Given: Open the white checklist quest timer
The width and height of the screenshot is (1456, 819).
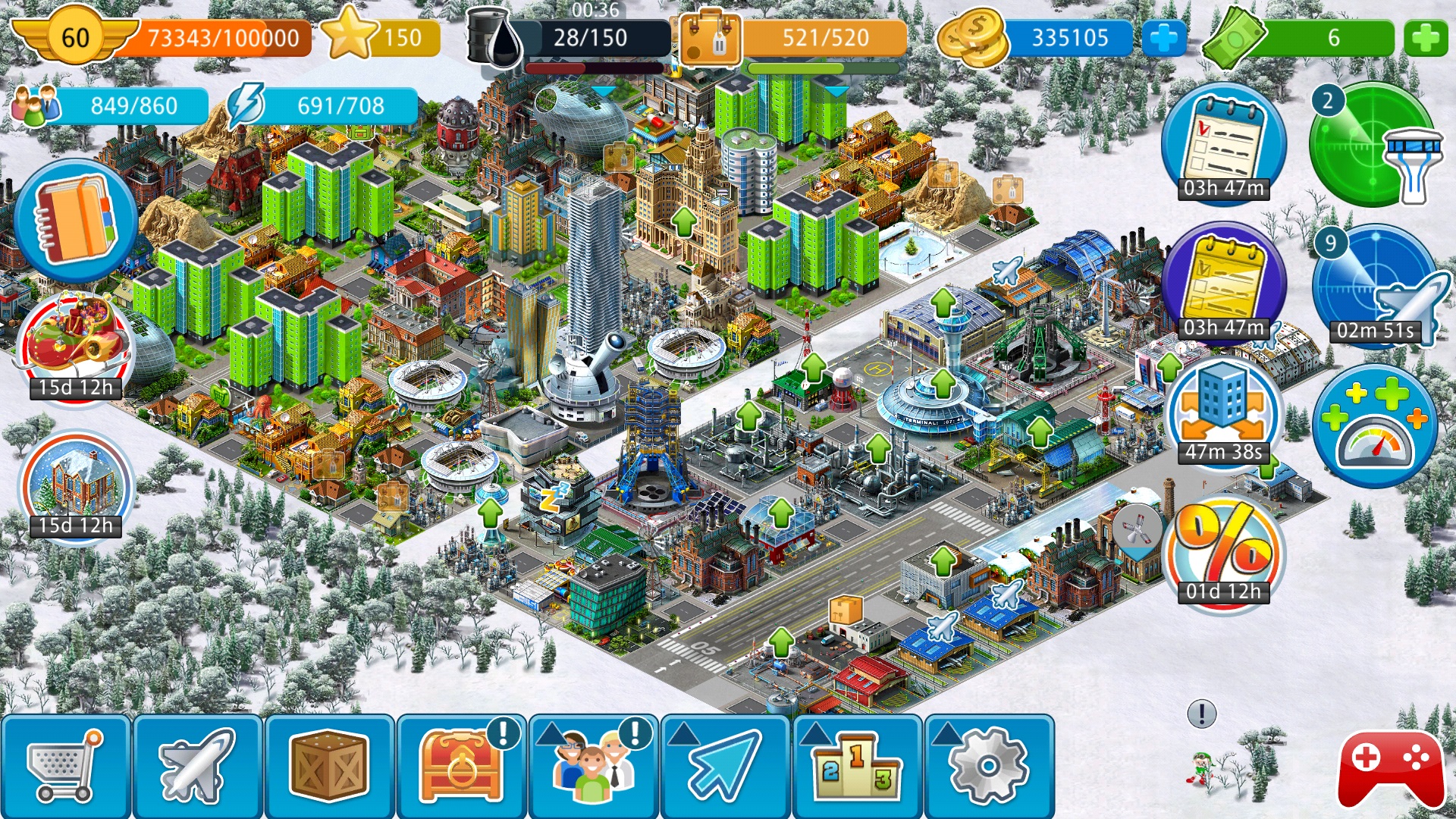Looking at the screenshot, I should click(x=1223, y=144).
